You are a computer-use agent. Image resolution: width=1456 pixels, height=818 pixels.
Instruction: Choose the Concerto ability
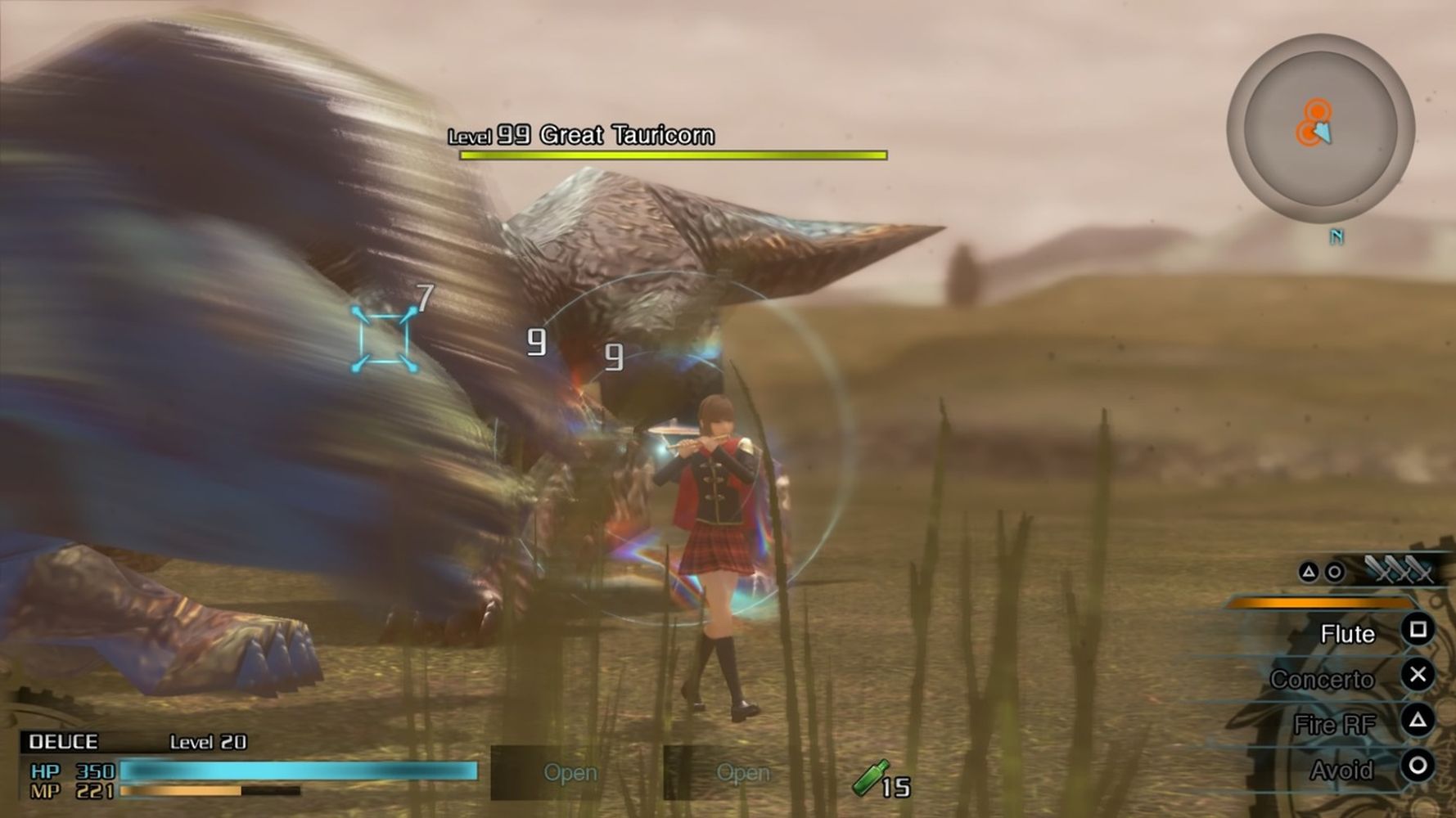pos(1322,679)
